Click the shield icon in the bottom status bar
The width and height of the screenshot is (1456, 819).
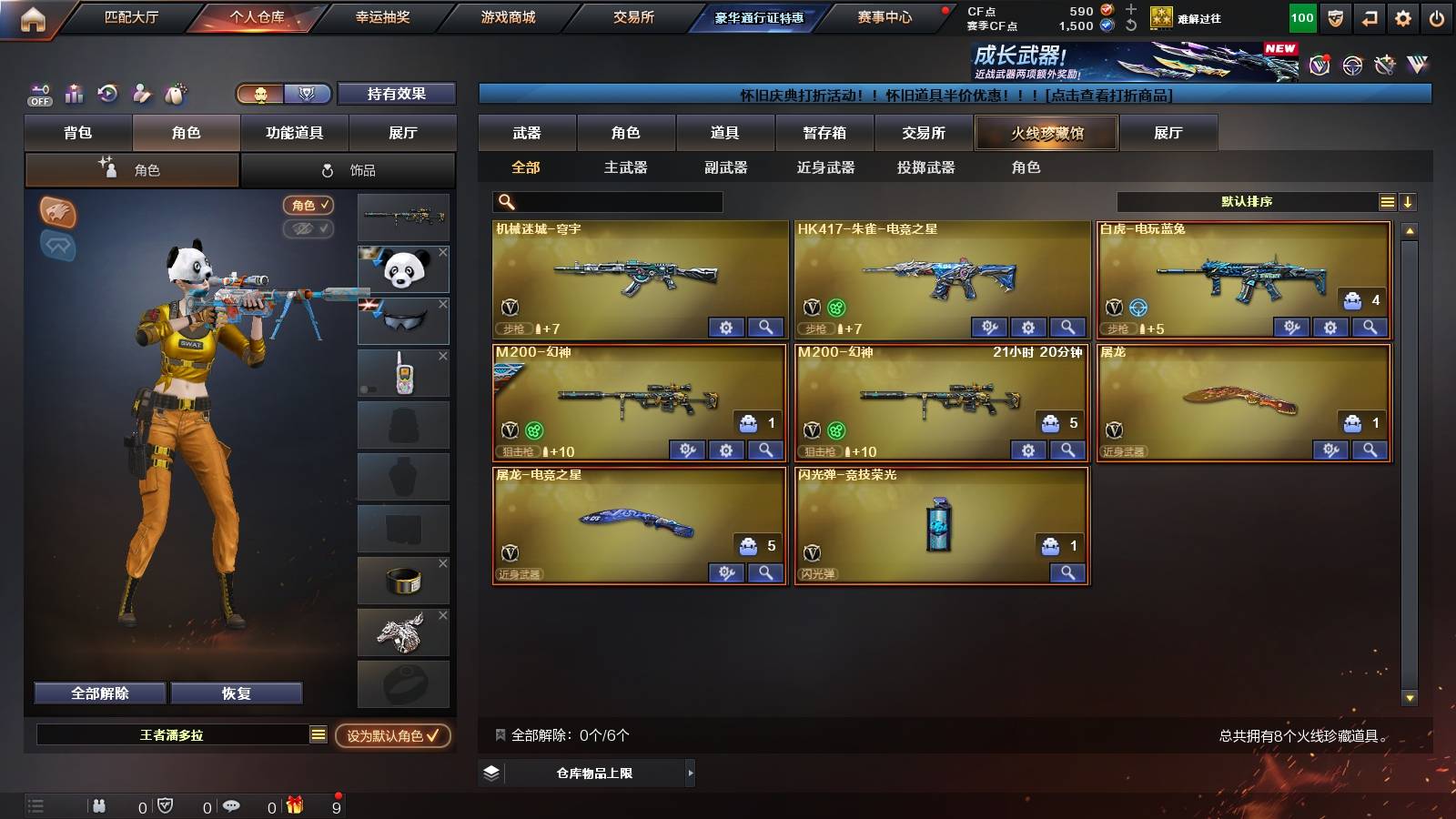(166, 805)
